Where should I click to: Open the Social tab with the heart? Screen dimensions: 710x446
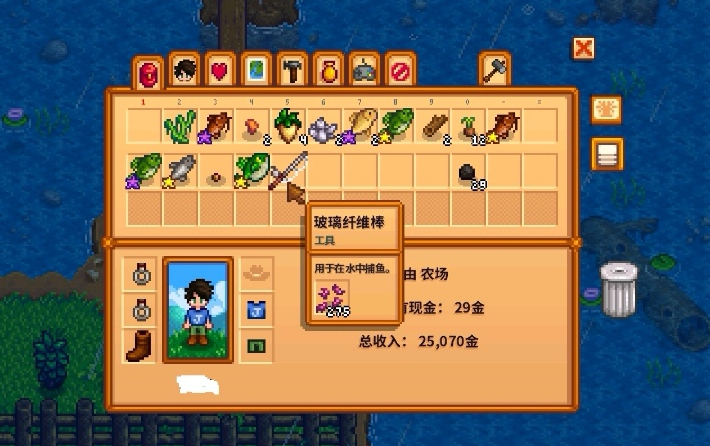click(219, 71)
